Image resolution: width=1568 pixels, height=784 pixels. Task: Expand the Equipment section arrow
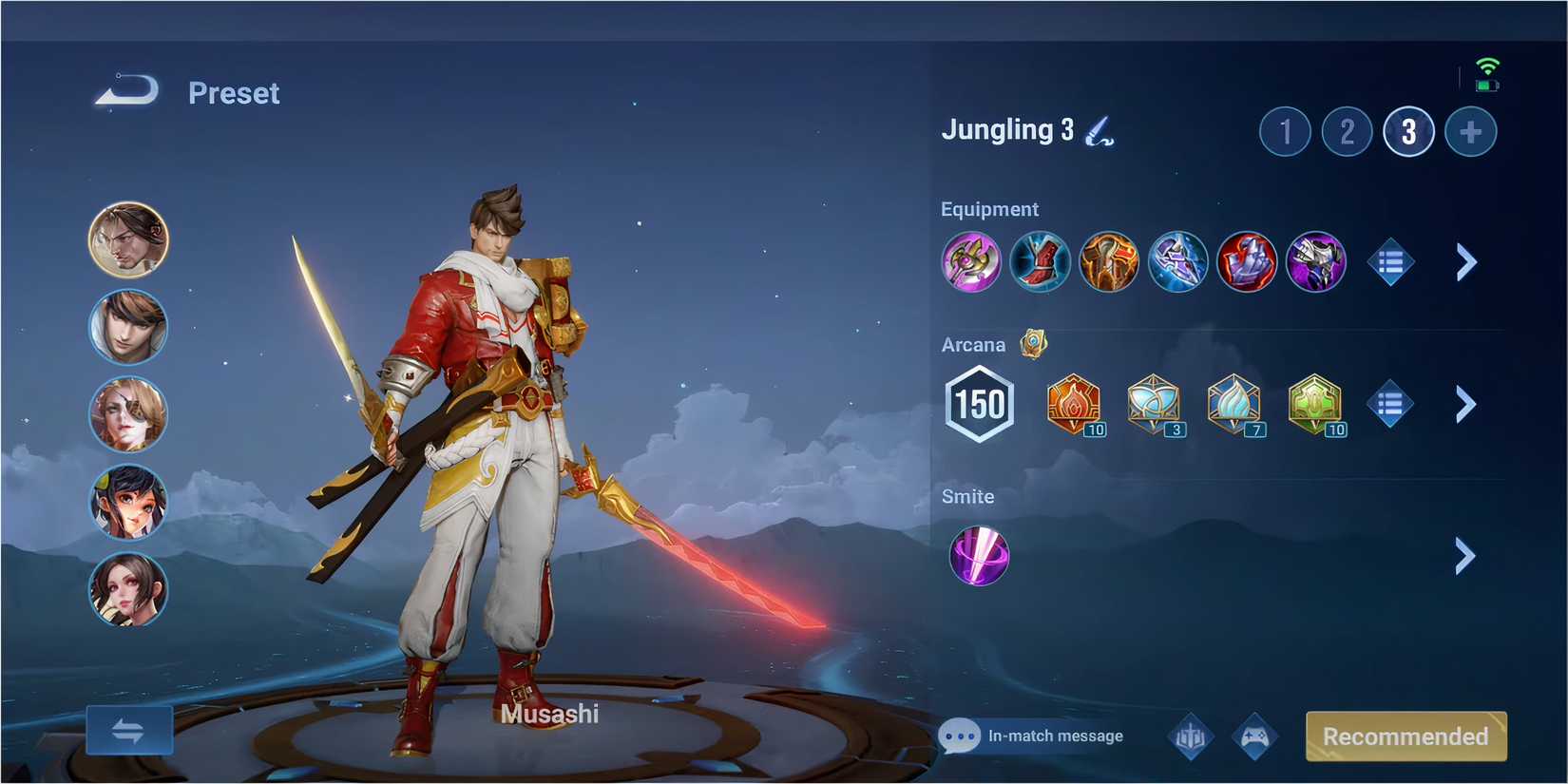click(1463, 262)
